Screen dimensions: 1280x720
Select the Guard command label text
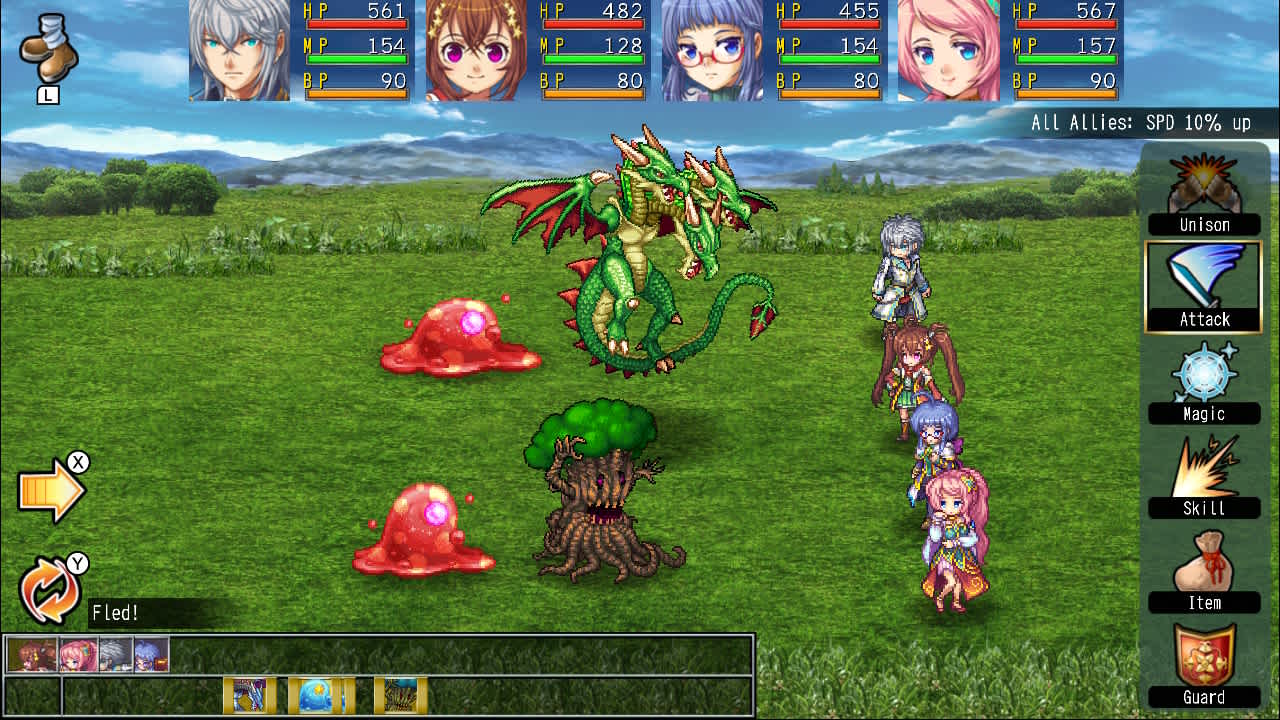pyautogui.click(x=1203, y=697)
